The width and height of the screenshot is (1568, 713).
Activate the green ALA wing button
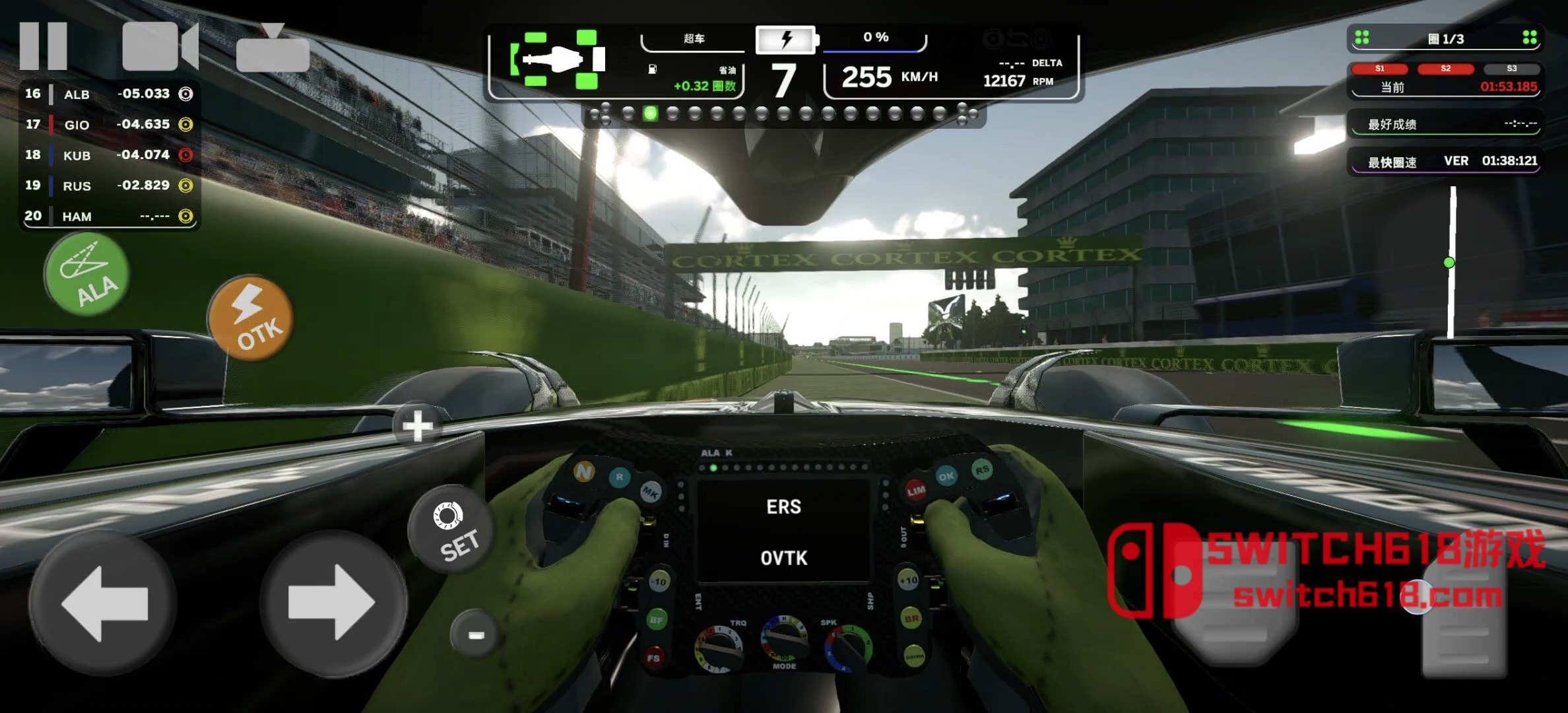point(87,275)
